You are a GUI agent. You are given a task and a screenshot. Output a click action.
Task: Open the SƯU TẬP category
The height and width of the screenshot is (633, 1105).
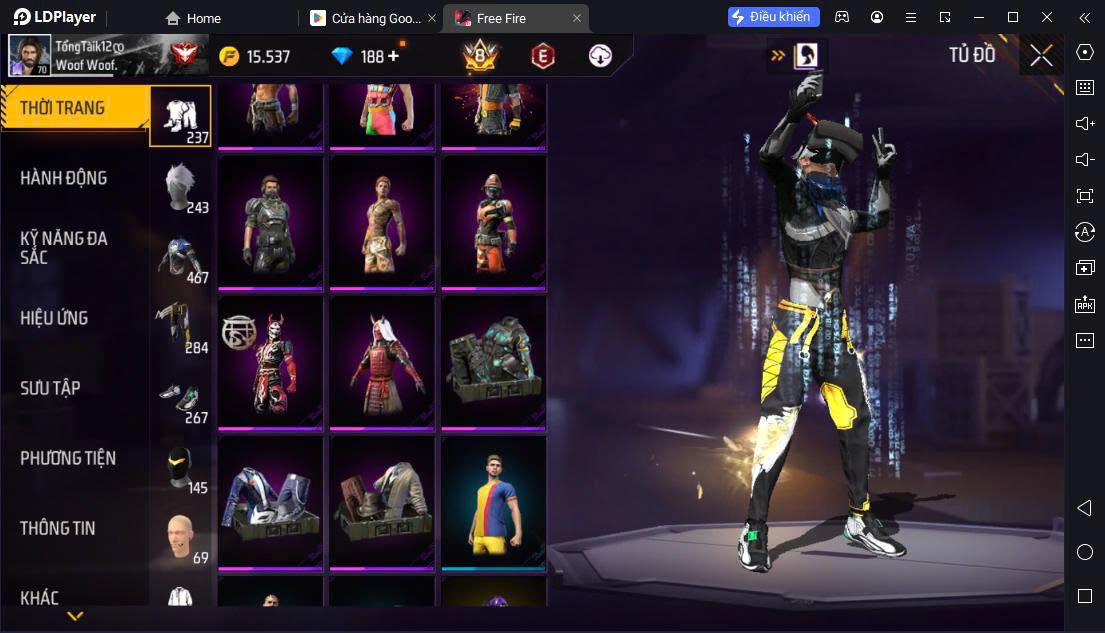[x=50, y=388]
